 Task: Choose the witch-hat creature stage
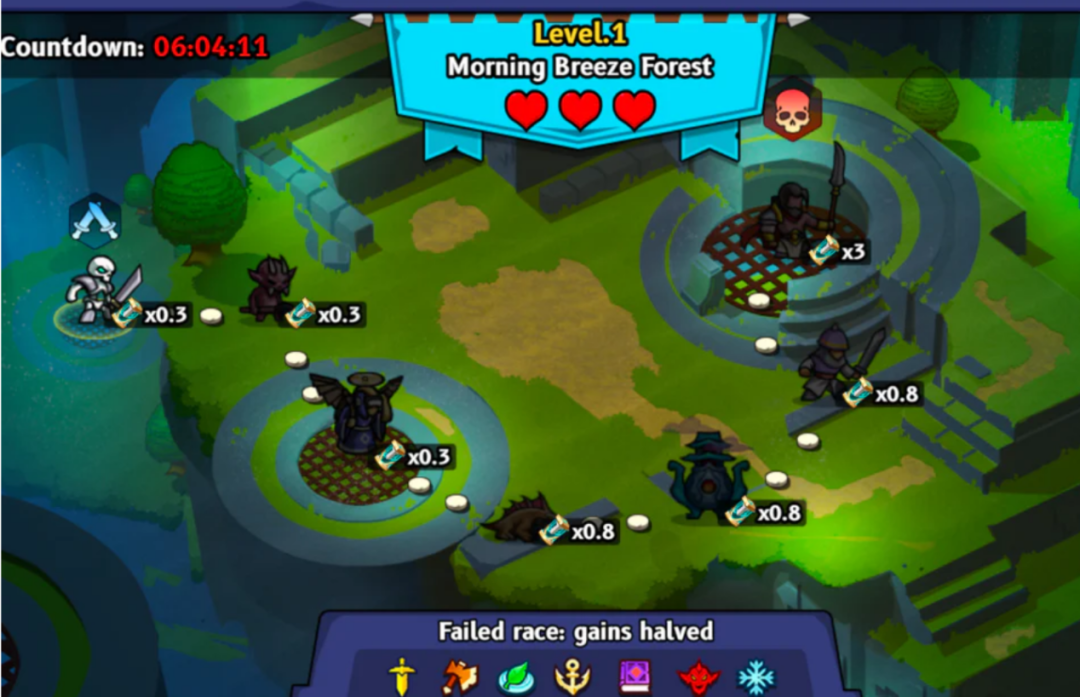coord(706,478)
